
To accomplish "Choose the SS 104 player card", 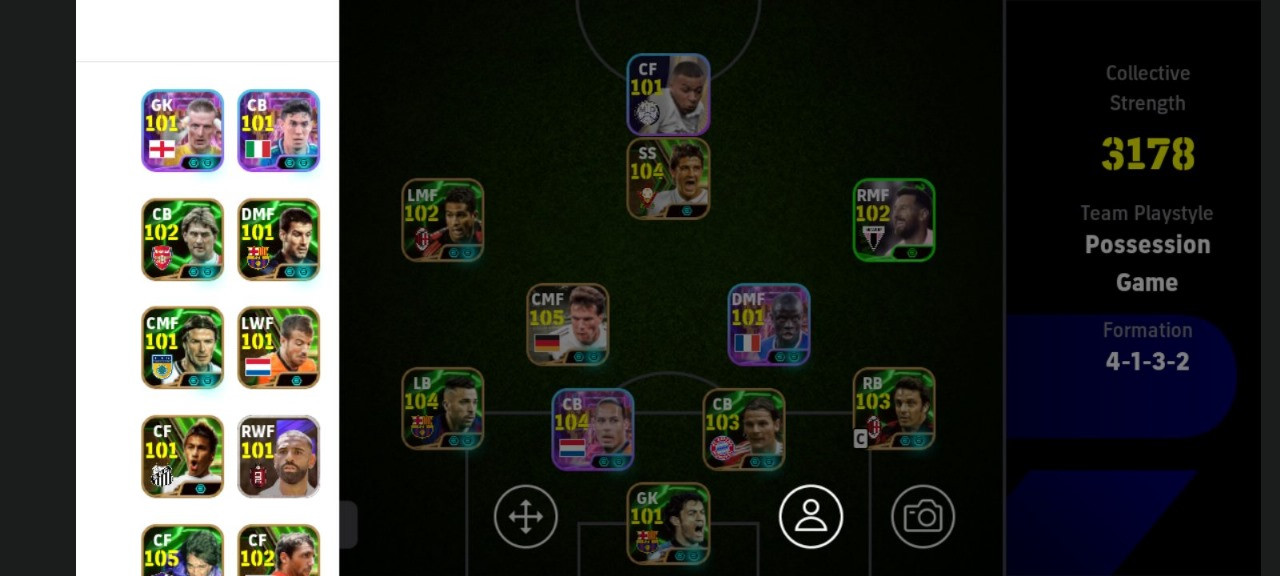I will [x=668, y=179].
